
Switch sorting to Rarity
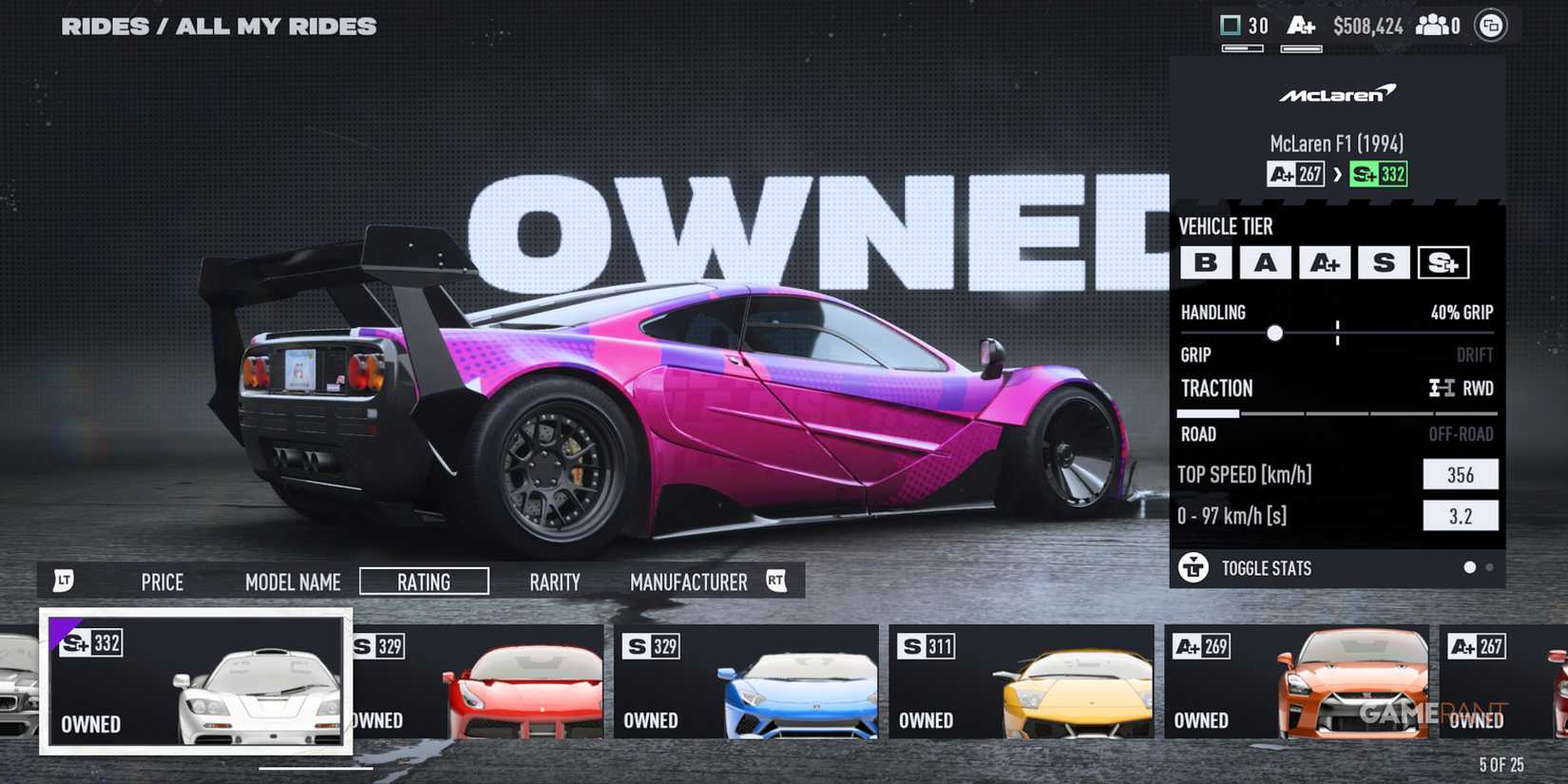pos(555,582)
